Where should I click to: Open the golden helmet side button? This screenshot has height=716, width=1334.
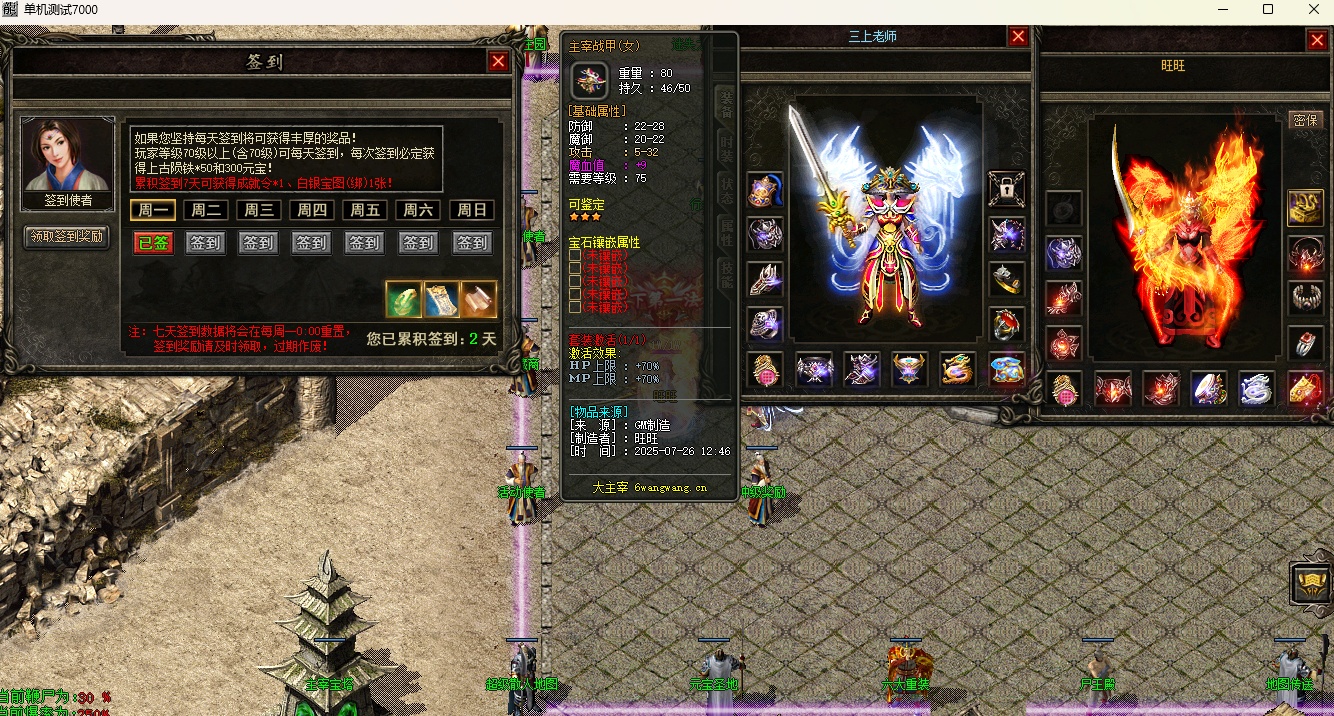click(1310, 582)
